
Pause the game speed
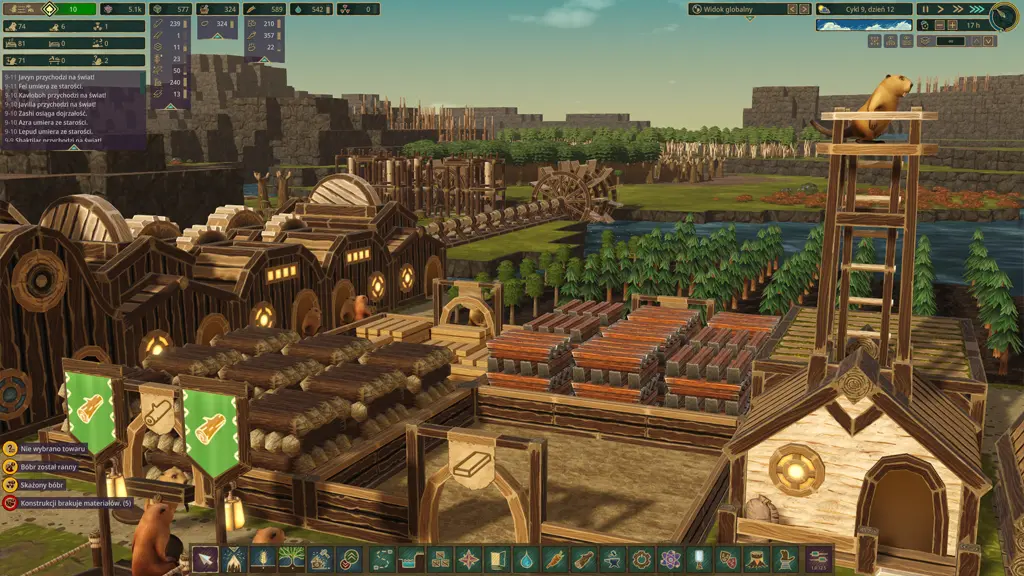point(925,9)
